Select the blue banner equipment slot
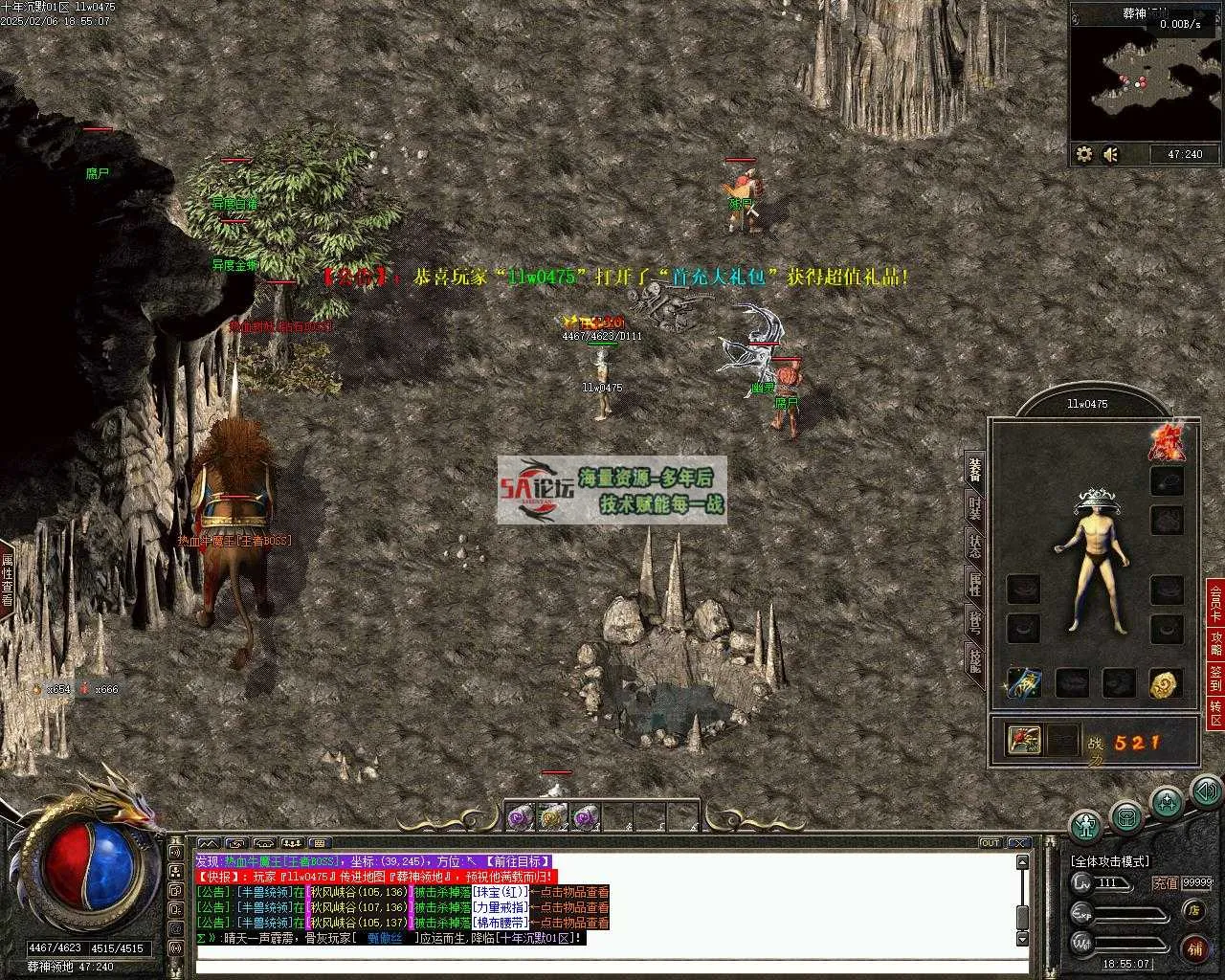 tap(1023, 683)
